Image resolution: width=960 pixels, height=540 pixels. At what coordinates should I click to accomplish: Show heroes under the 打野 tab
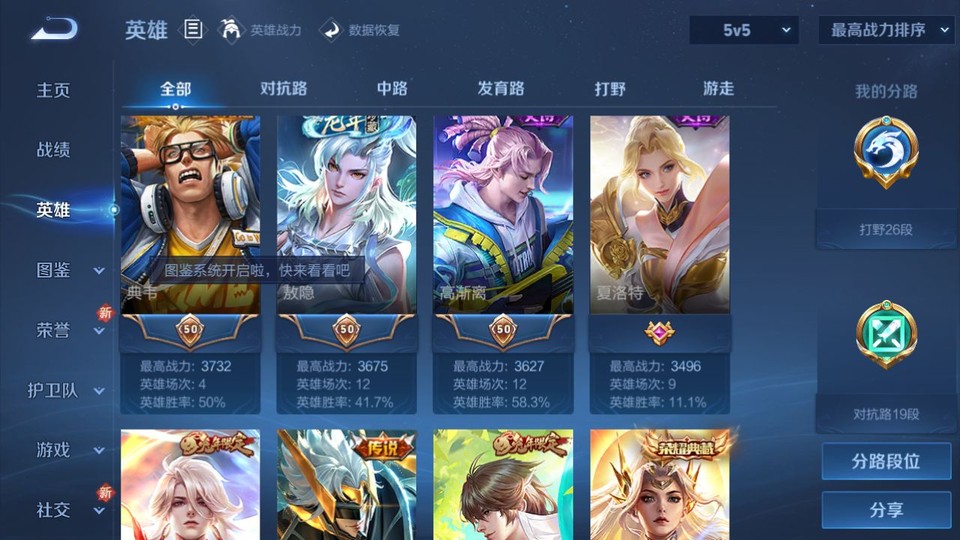pos(610,88)
